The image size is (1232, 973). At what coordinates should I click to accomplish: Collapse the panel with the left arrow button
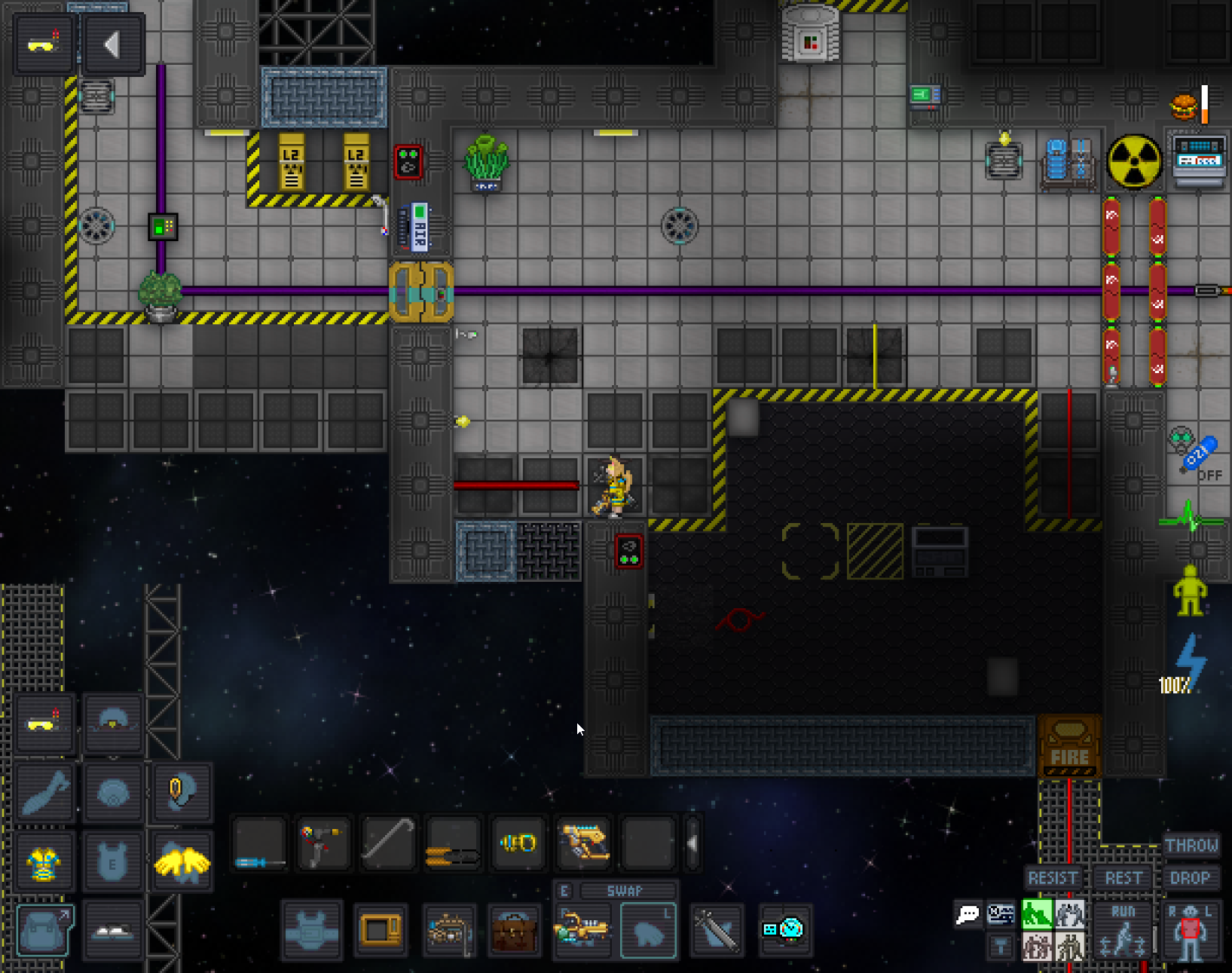[x=113, y=45]
